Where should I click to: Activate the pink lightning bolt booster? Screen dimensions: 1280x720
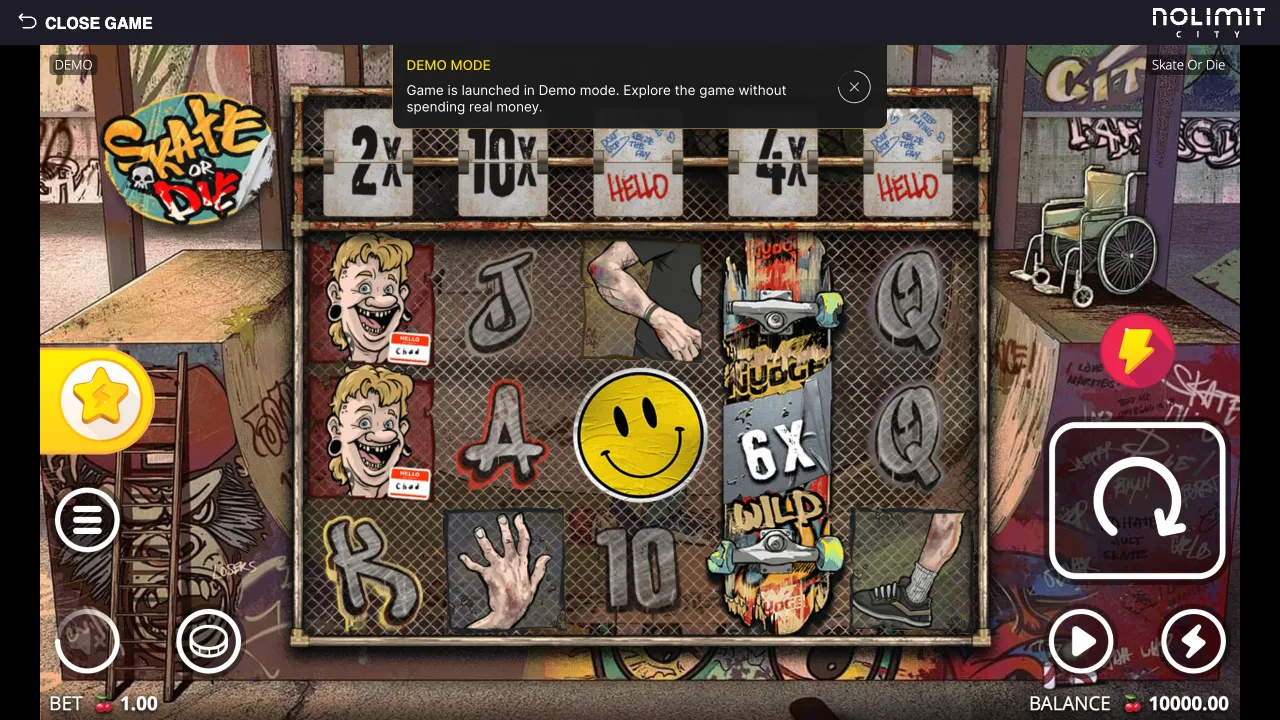(x=1137, y=351)
